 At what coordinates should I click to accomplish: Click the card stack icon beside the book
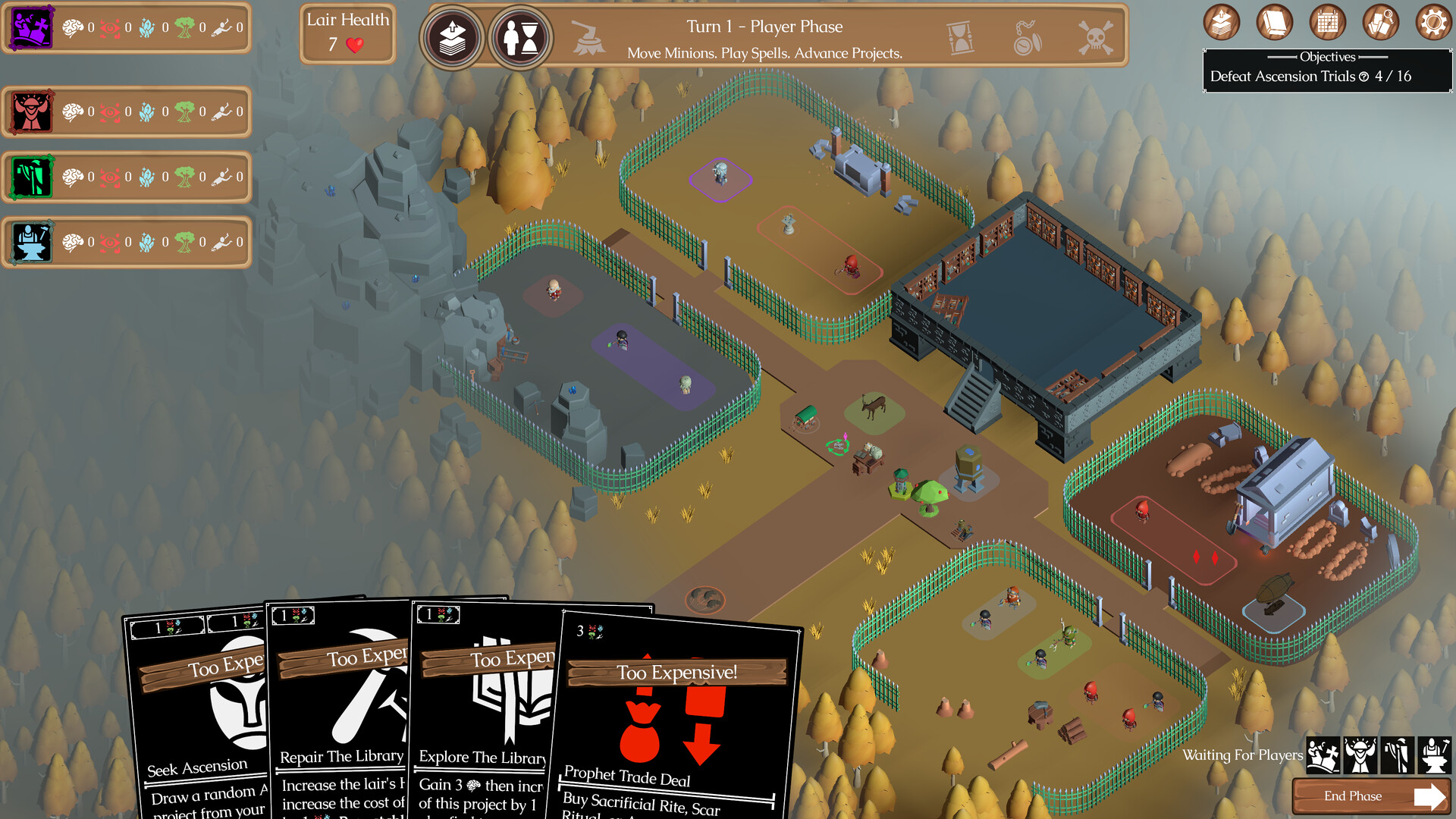click(x=1221, y=23)
